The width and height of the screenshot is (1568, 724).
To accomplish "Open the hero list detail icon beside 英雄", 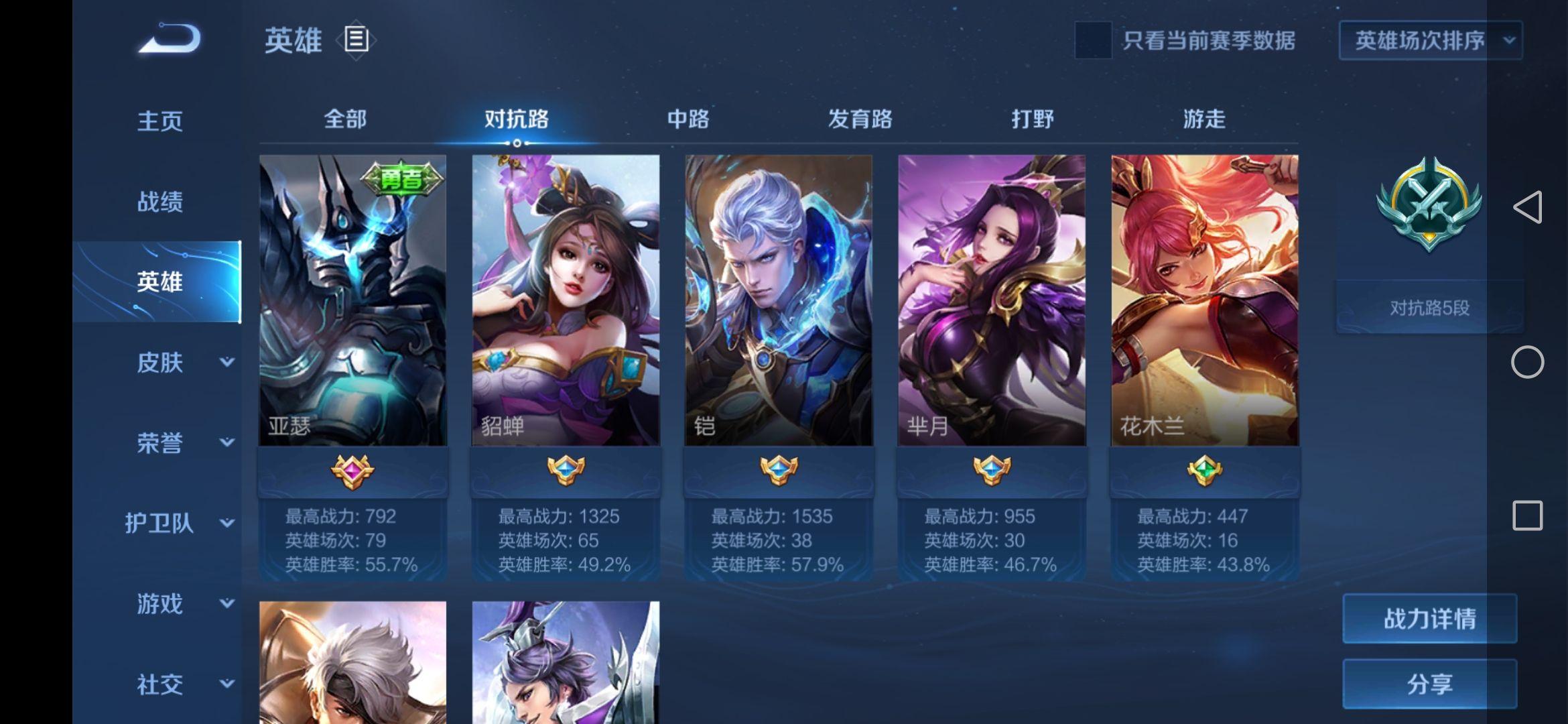I will pos(357,39).
